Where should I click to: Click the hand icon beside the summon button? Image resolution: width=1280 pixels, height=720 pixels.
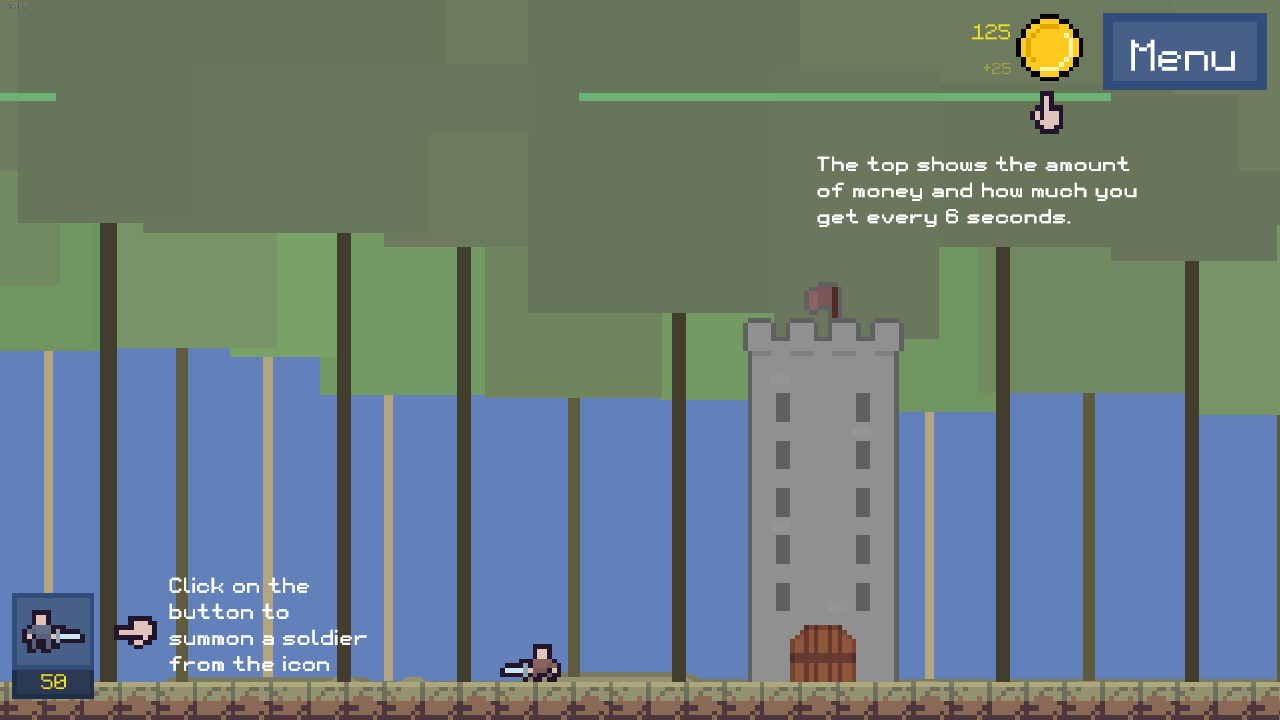(137, 630)
